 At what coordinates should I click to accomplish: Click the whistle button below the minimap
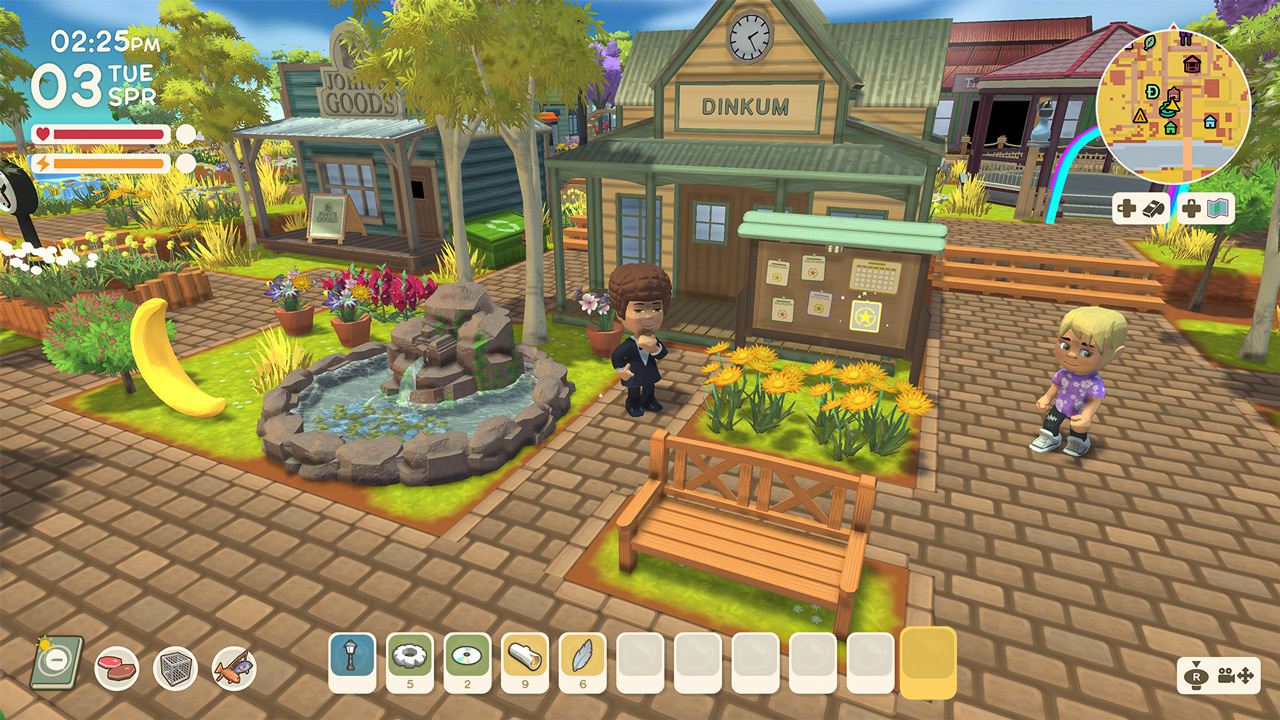[1152, 210]
